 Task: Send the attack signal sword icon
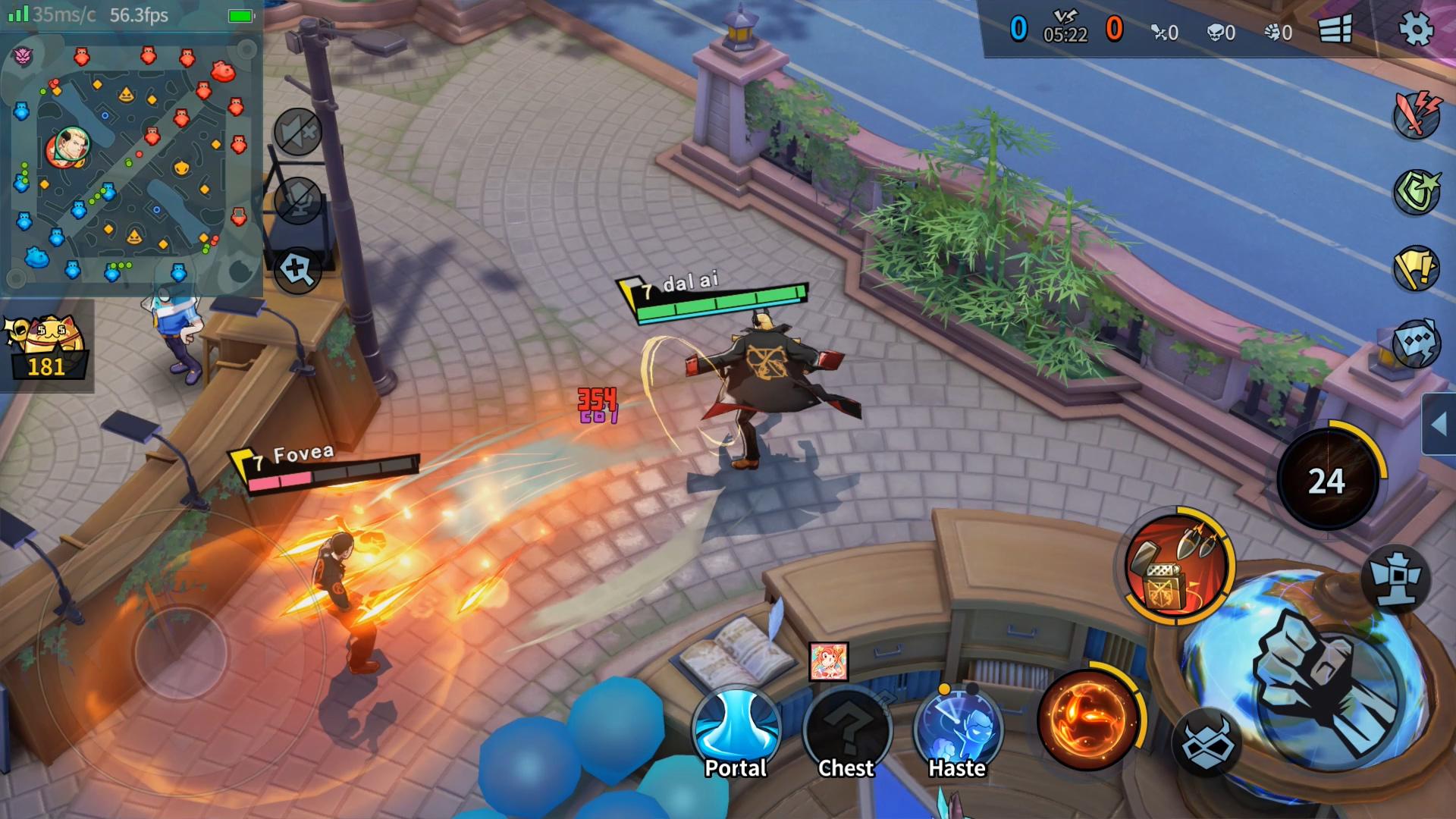point(1416,115)
